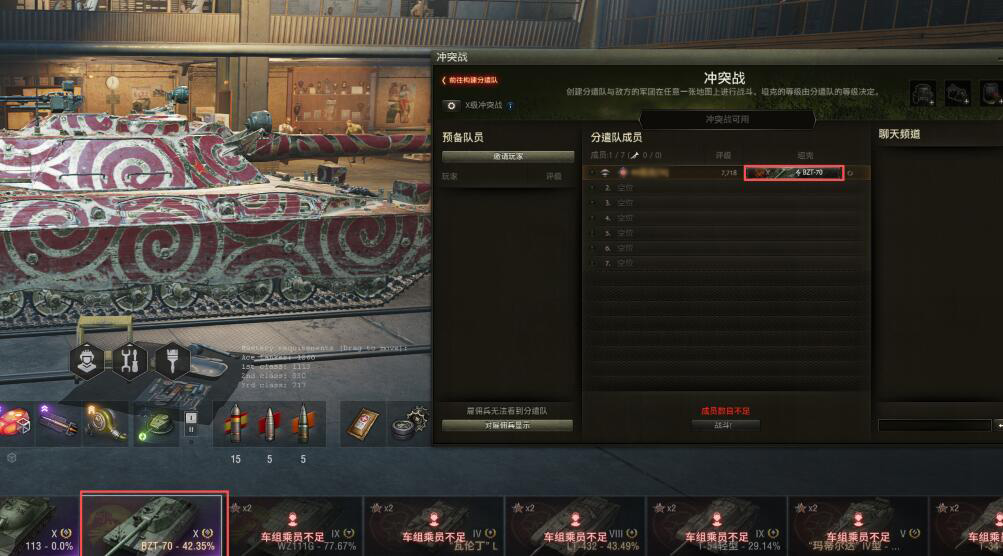Click the 邀请玩家 invite players button
The width and height of the screenshot is (1003, 556).
pos(507,157)
